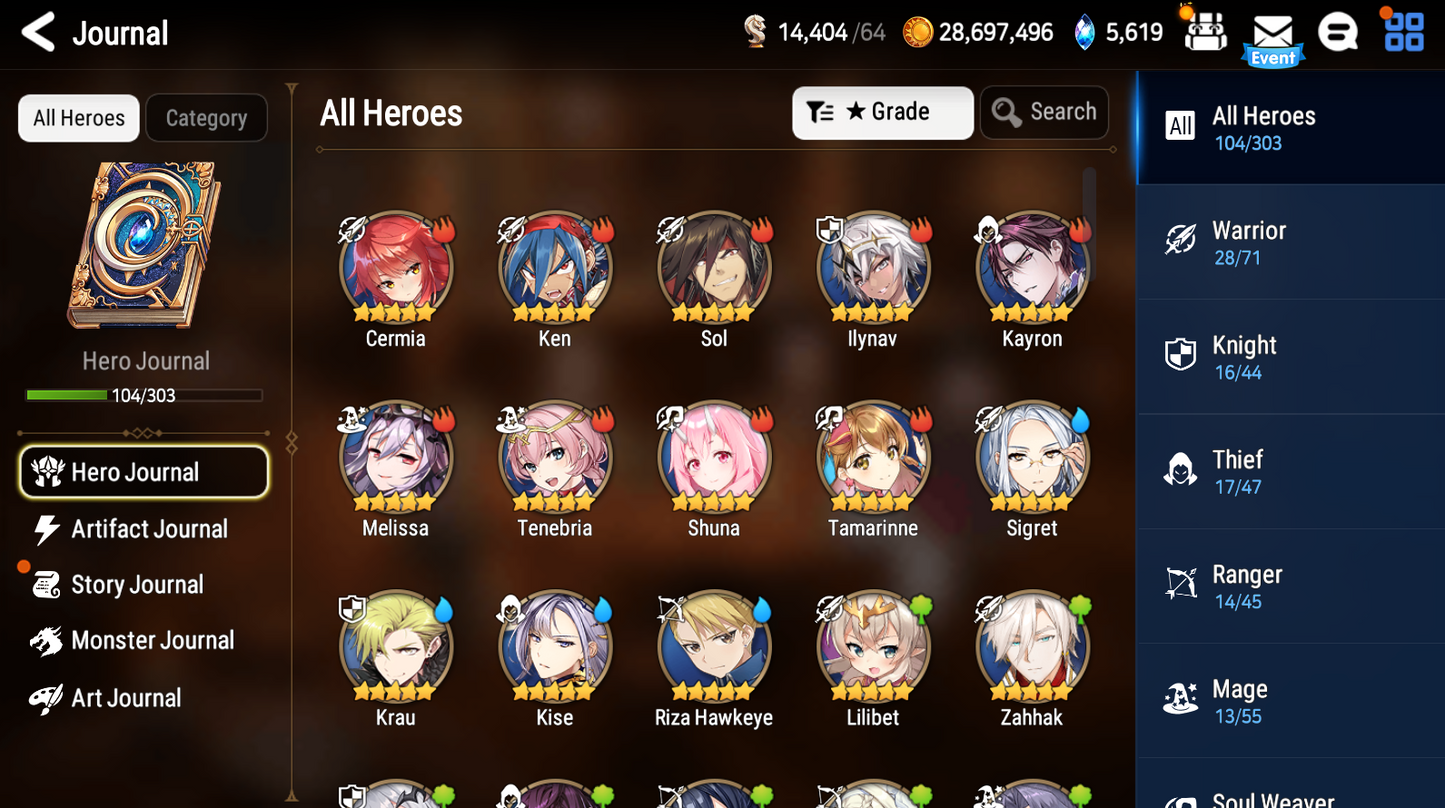Go back using the Journal back arrow
1445x808 pixels.
tap(37, 32)
